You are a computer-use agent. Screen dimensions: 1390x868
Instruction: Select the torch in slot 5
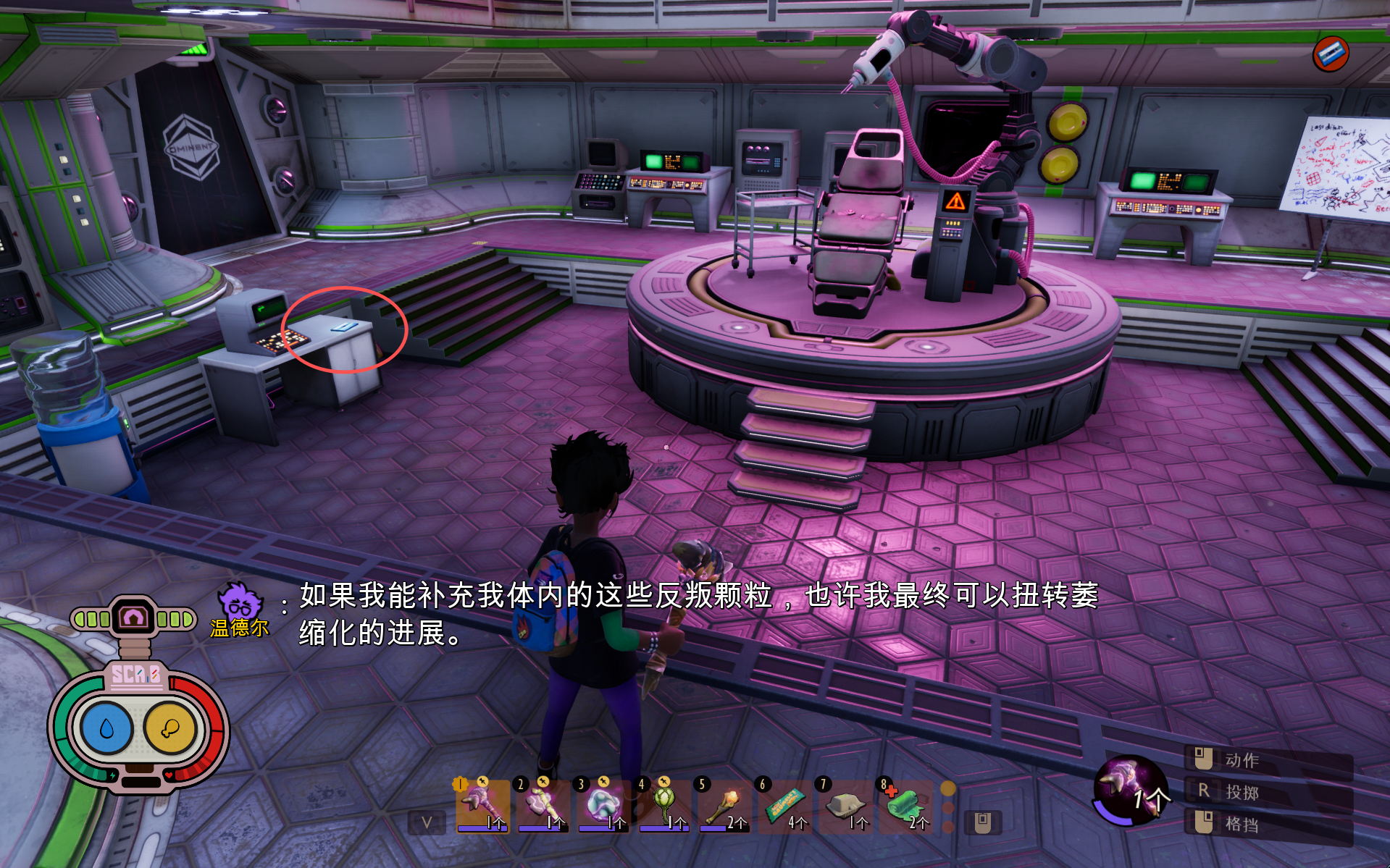point(724,805)
